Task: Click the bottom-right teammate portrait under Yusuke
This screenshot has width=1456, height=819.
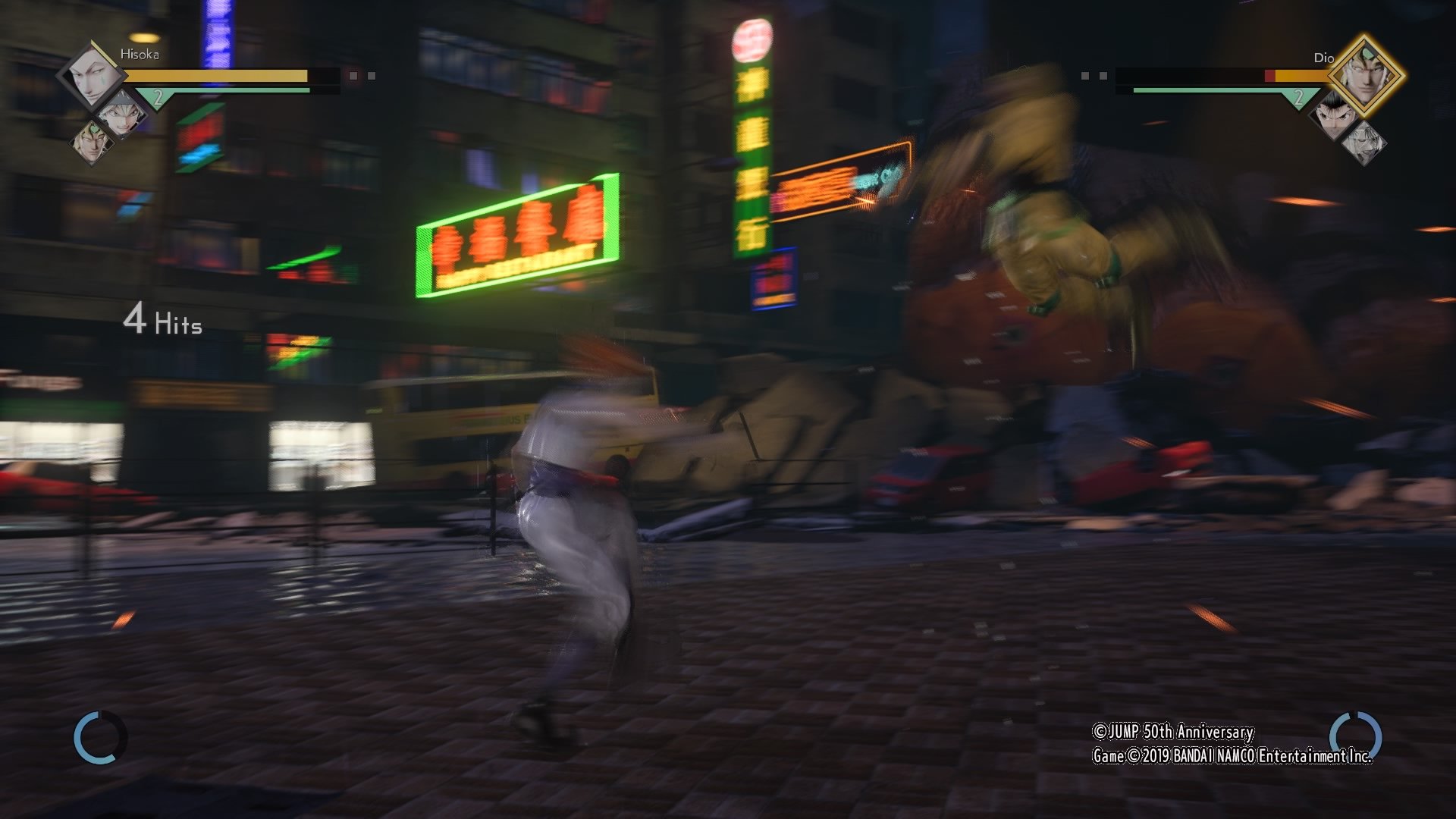Action: [x=1366, y=143]
